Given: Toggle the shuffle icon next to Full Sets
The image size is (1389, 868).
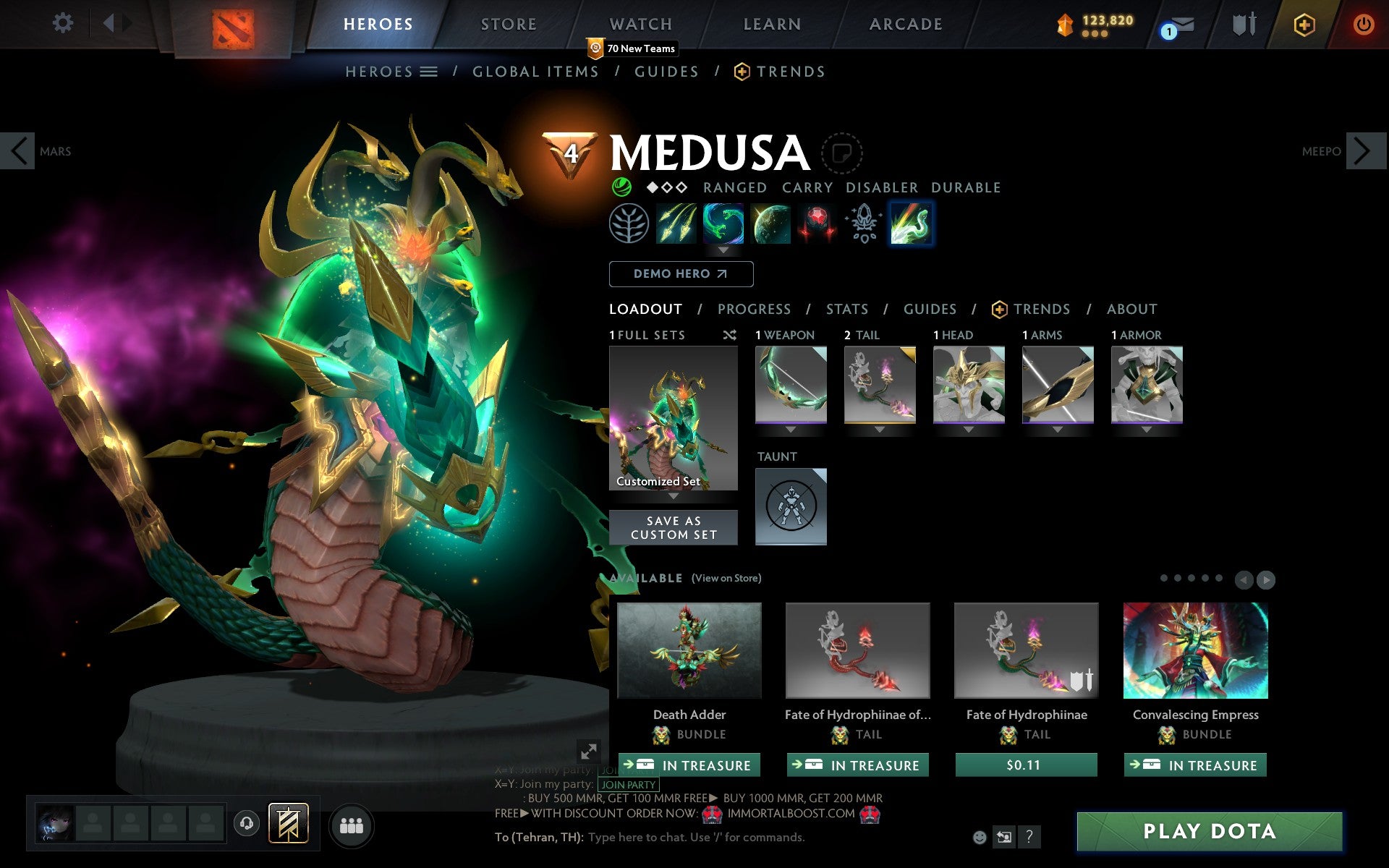Looking at the screenshot, I should click(x=729, y=335).
